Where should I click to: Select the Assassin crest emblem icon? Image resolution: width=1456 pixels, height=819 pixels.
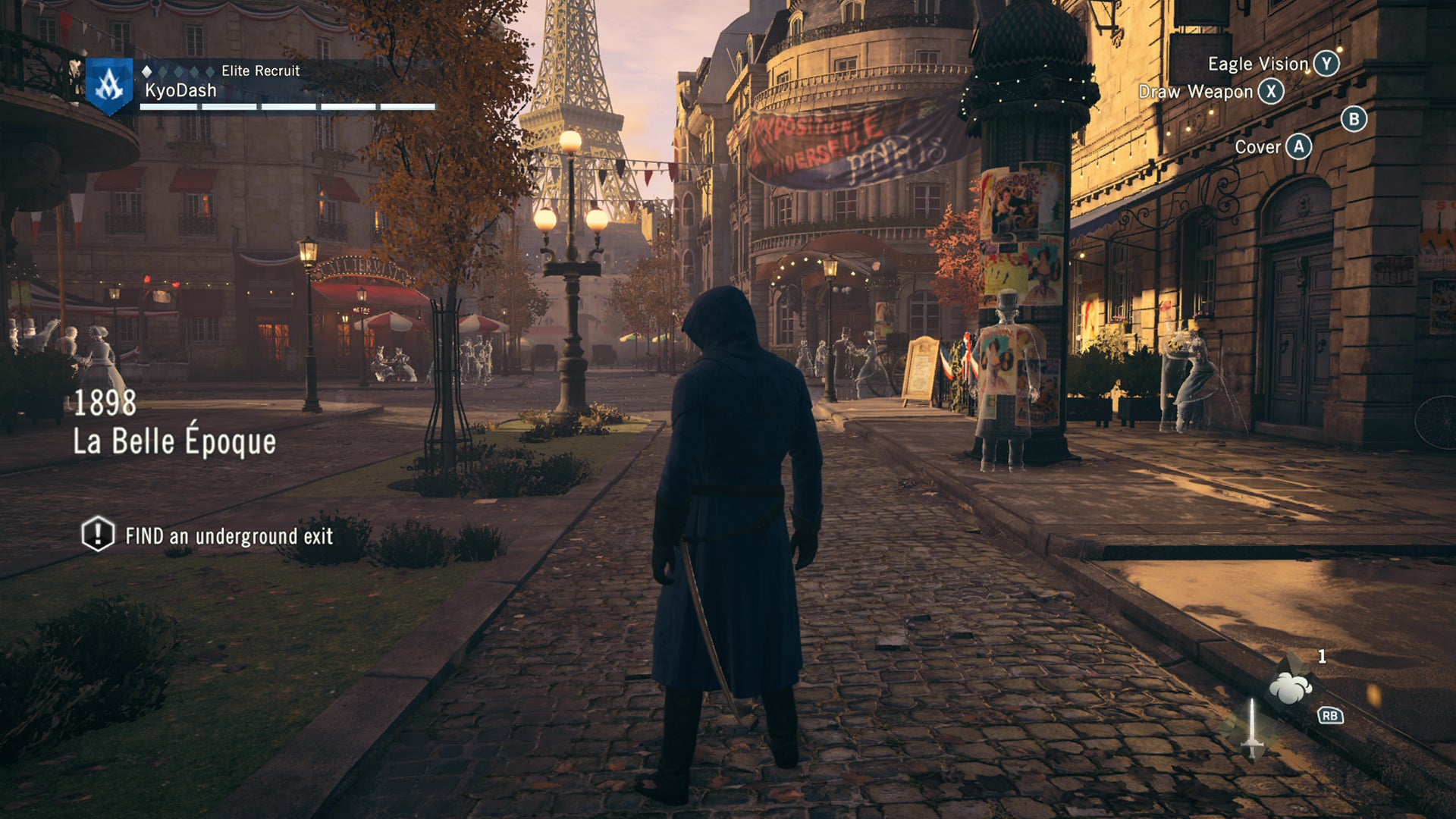(x=108, y=85)
